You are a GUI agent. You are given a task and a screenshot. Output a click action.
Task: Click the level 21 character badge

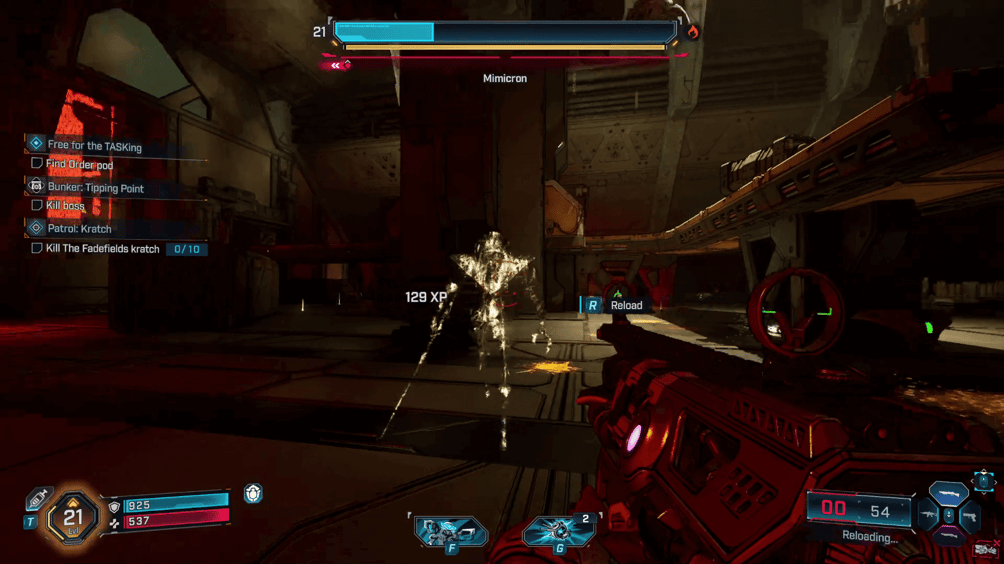(x=72, y=517)
